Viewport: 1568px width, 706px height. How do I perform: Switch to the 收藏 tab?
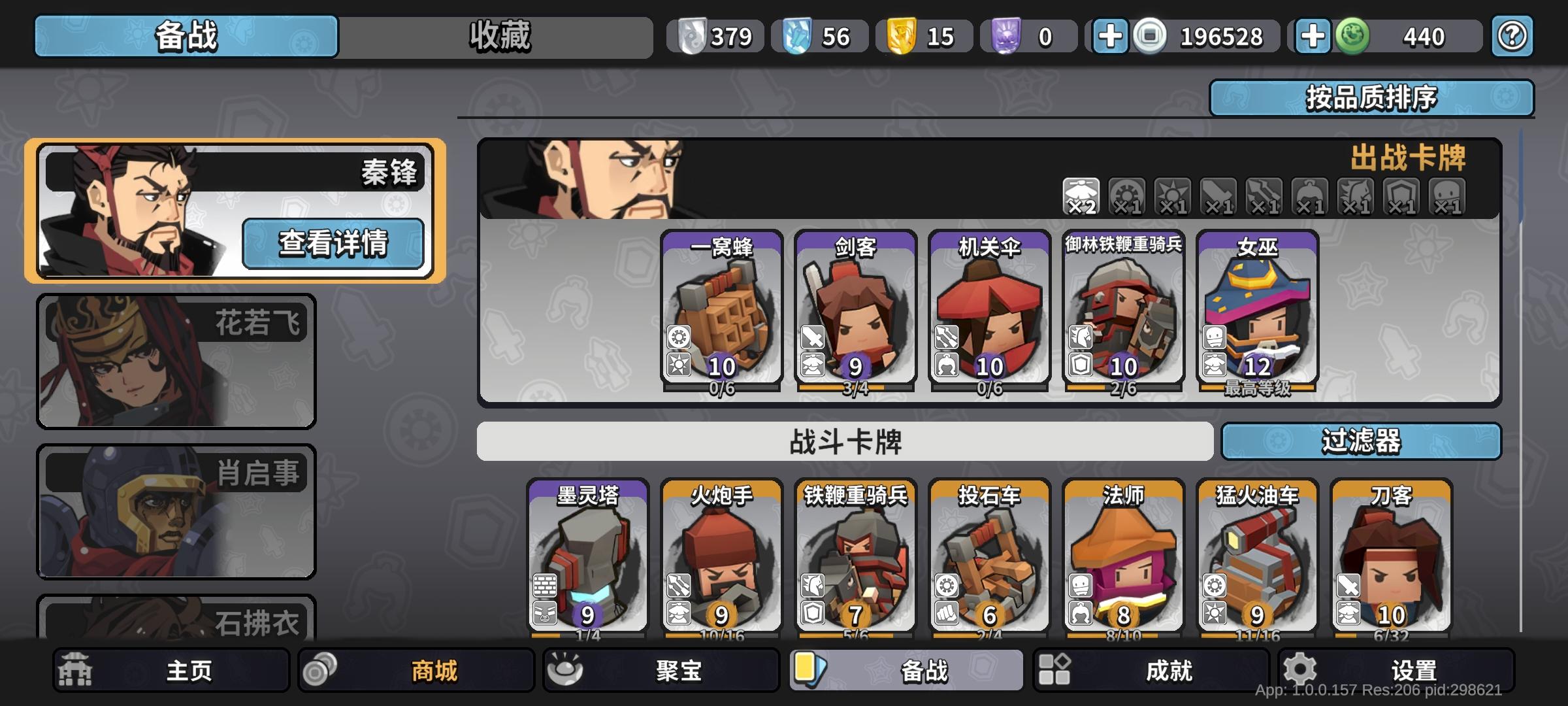click(x=500, y=37)
